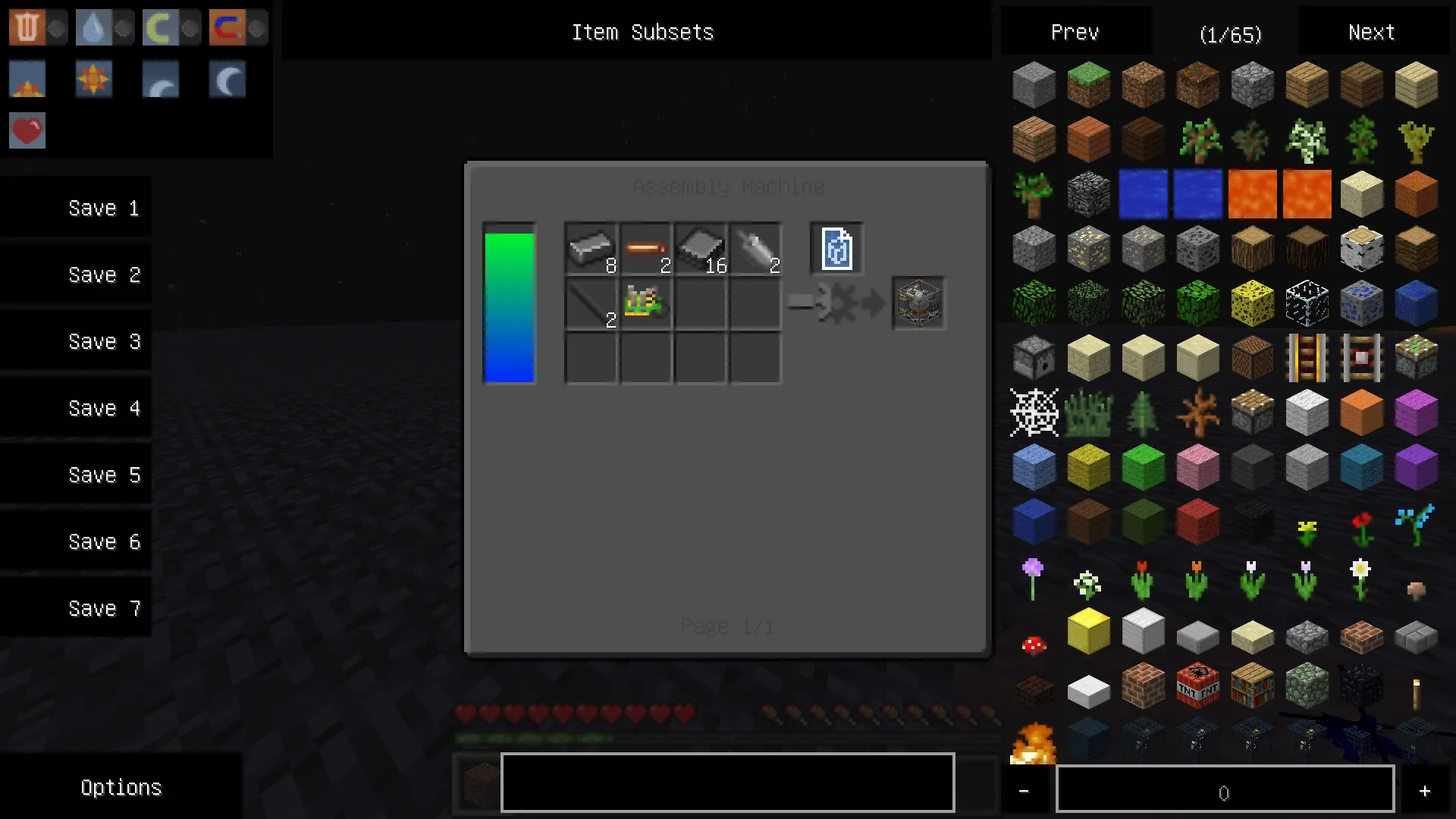Click the item search field

726,782
